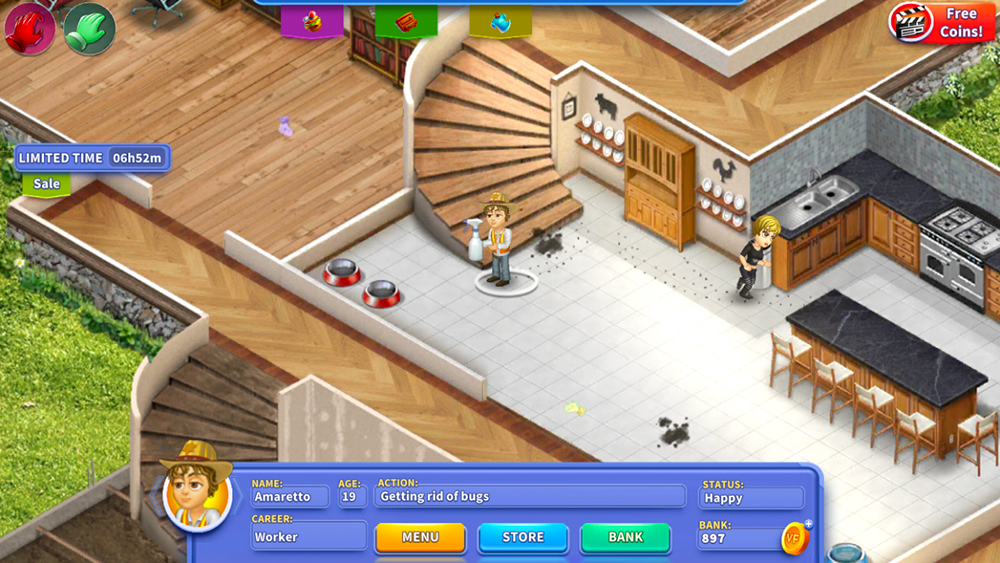Open the STORE

[523, 538]
